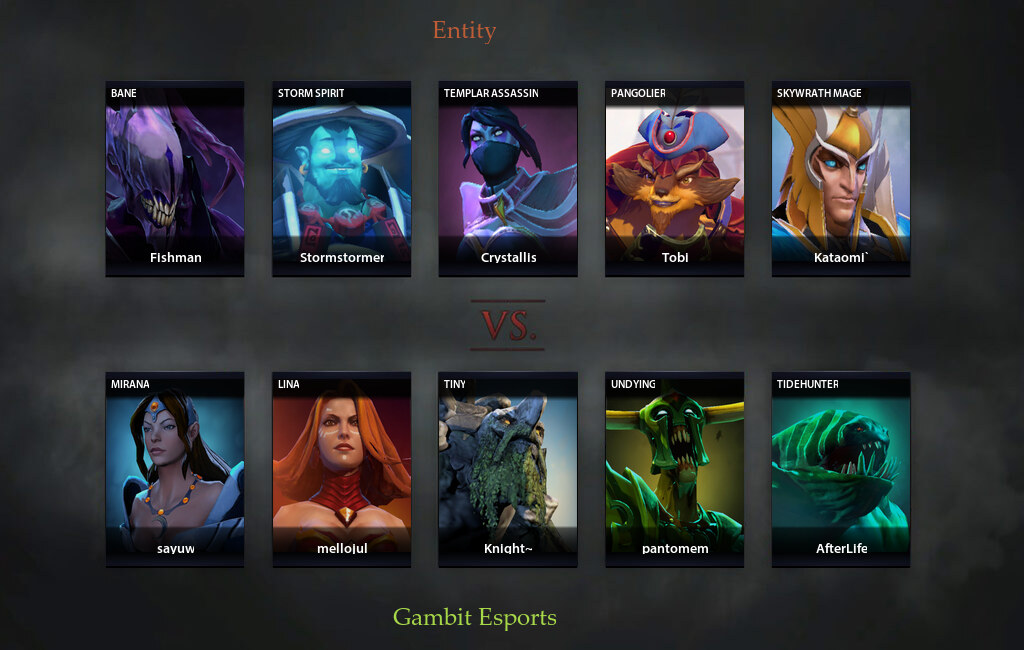Choose the Storm Spirit card
The height and width of the screenshot is (650, 1024).
(x=342, y=179)
